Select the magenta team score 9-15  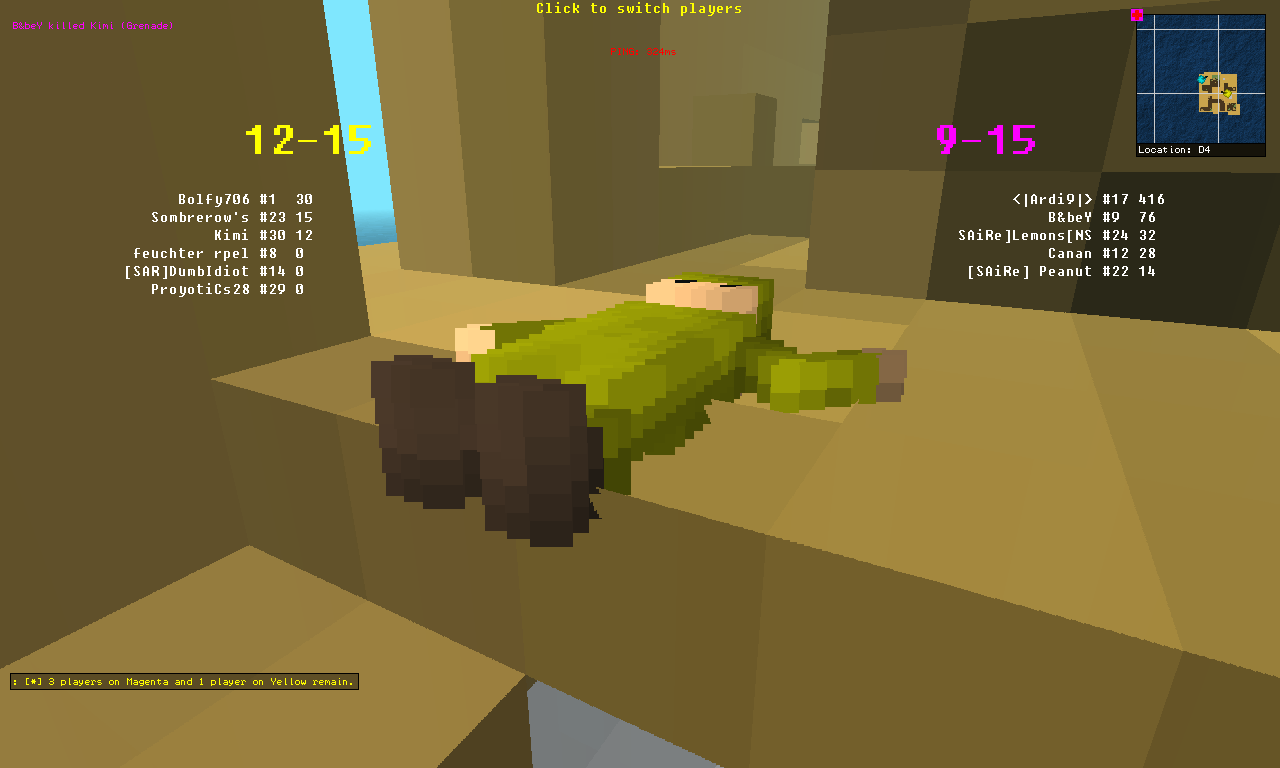(985, 140)
